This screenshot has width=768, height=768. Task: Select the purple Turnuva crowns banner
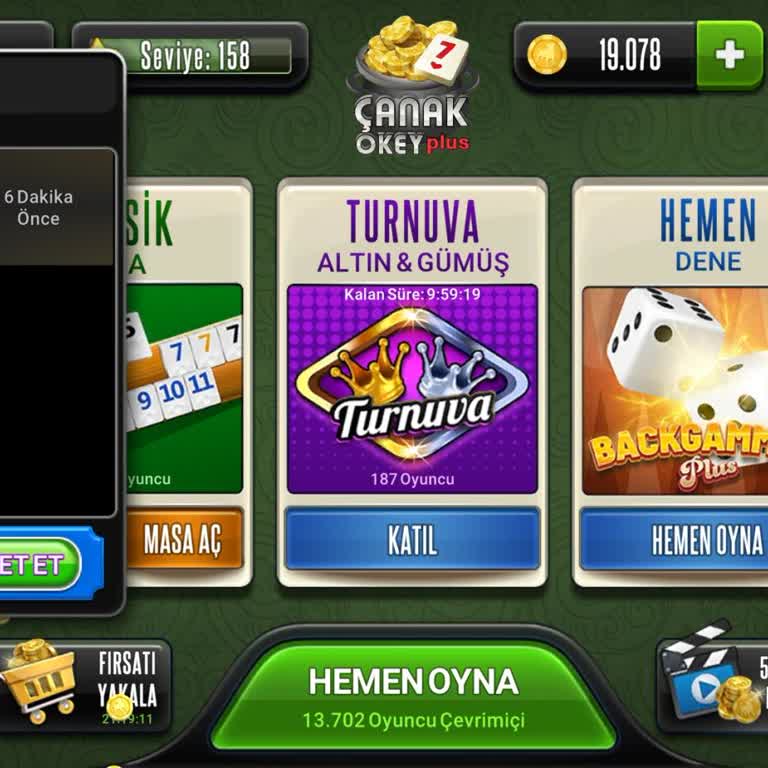412,389
